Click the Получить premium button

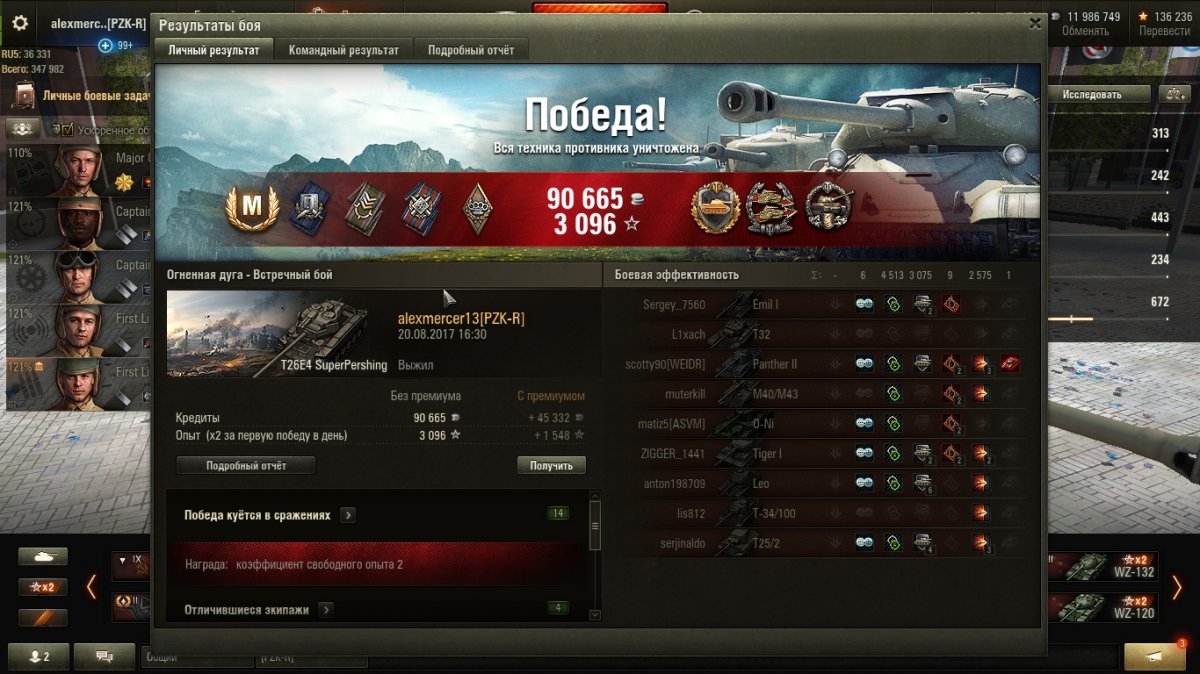click(551, 466)
